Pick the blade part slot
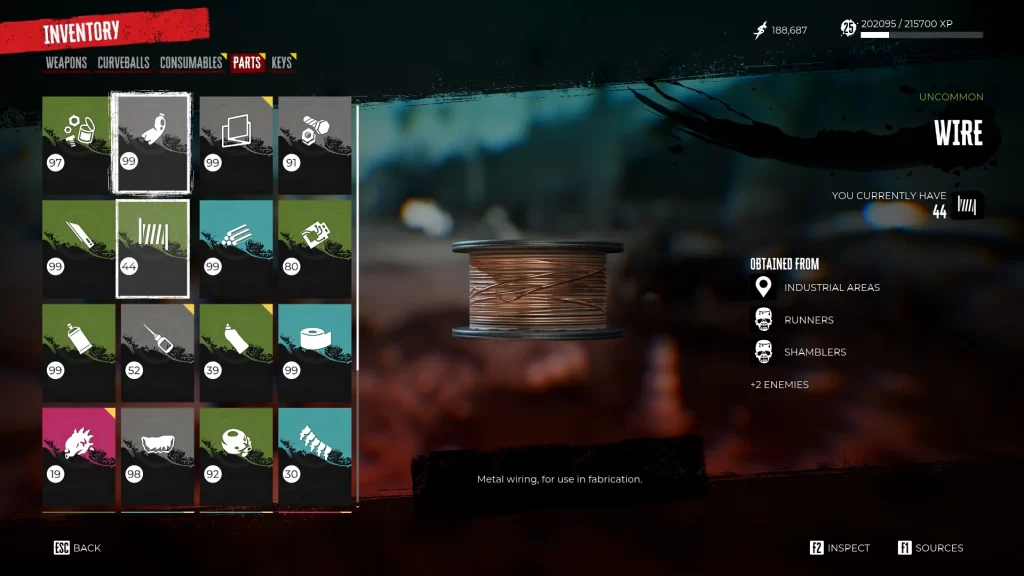This screenshot has height=576, width=1024. [78, 248]
